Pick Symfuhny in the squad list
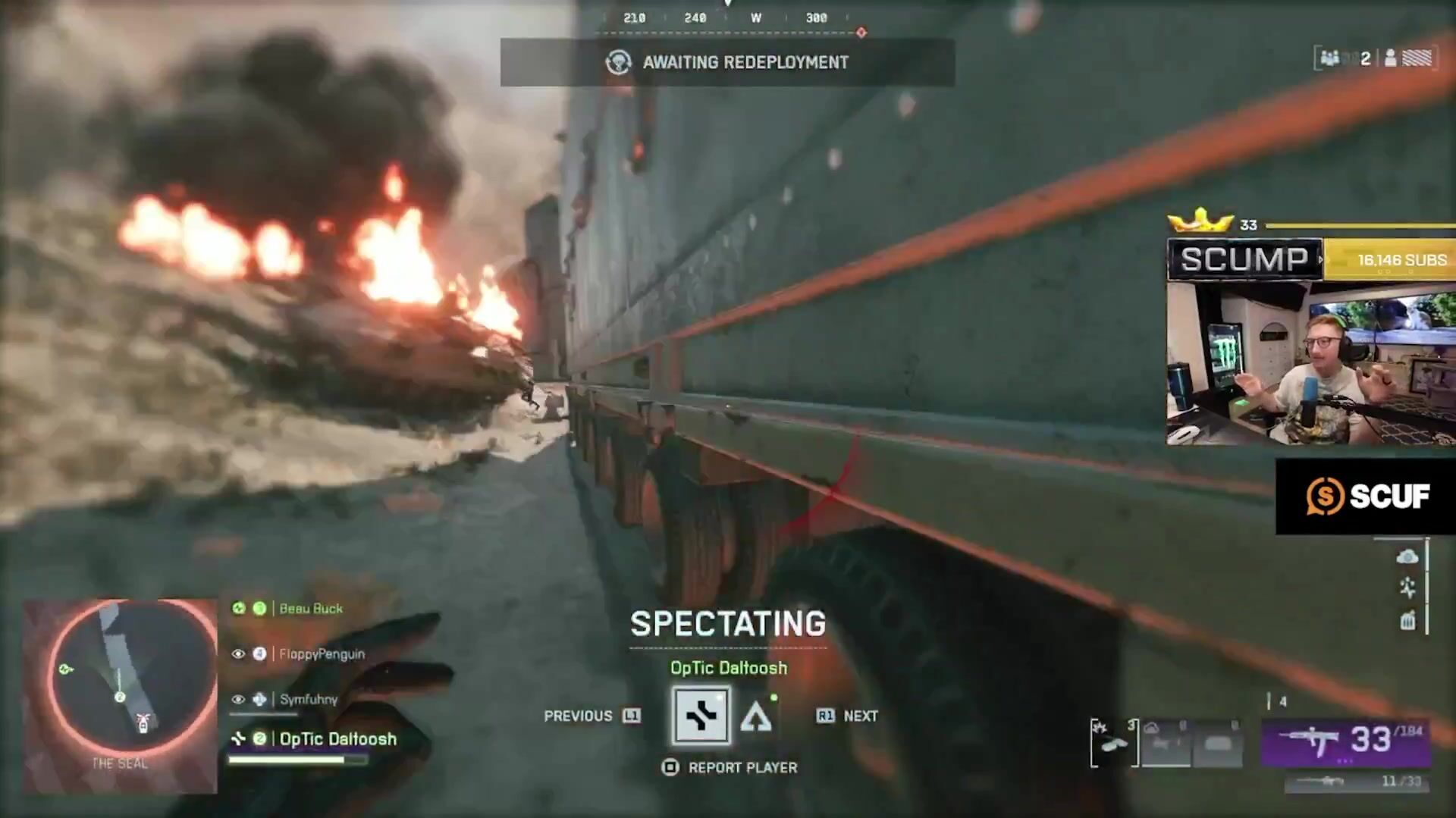 (x=308, y=699)
